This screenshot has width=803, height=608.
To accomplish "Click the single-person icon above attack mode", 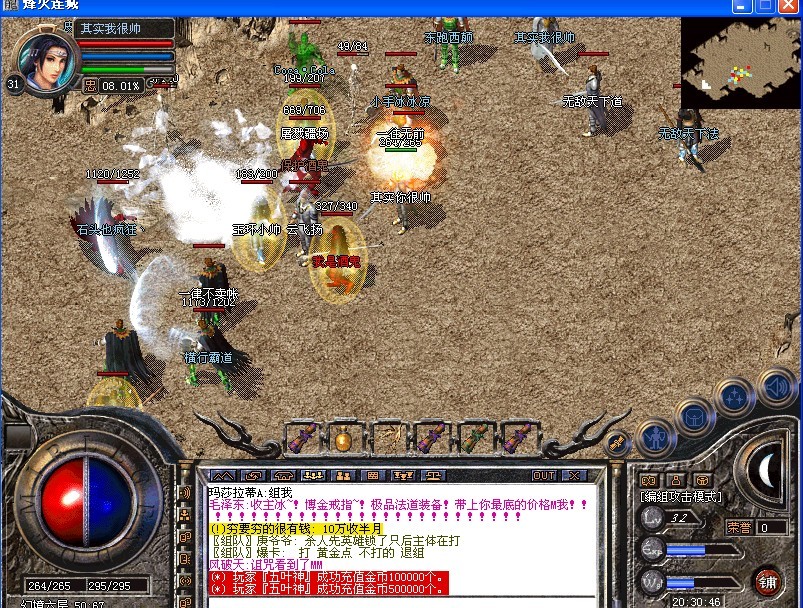I will pos(675,478).
